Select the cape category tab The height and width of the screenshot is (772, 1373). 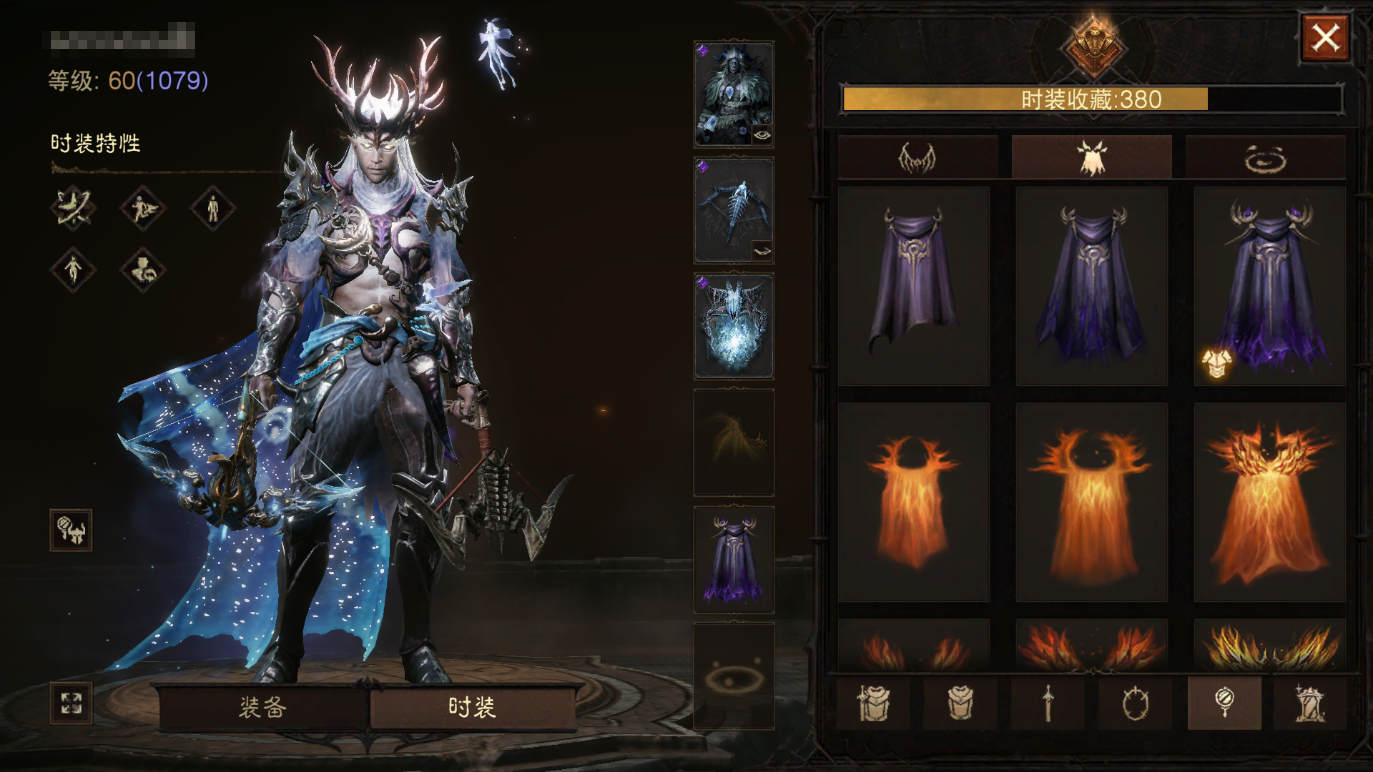pos(1091,157)
